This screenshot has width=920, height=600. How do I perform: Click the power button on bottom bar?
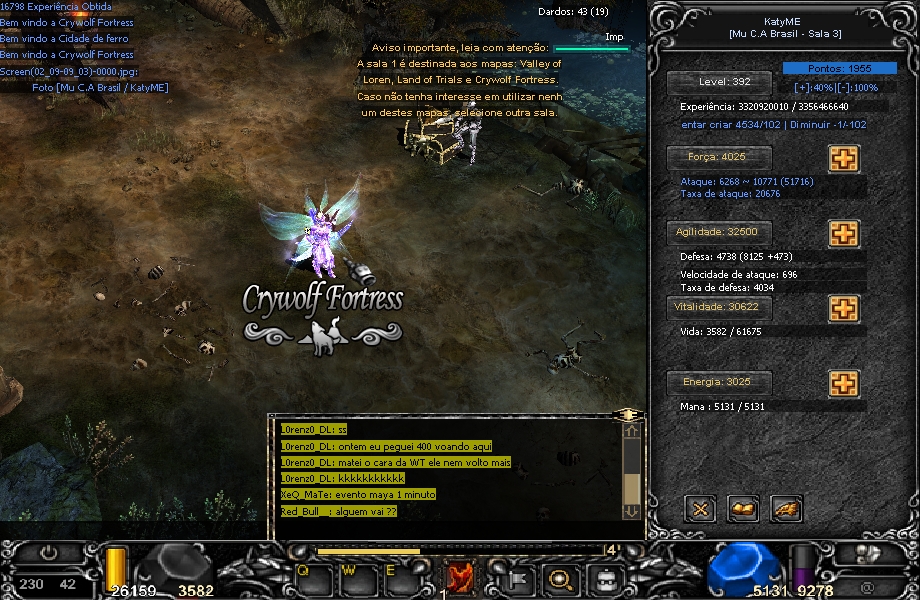(48, 553)
